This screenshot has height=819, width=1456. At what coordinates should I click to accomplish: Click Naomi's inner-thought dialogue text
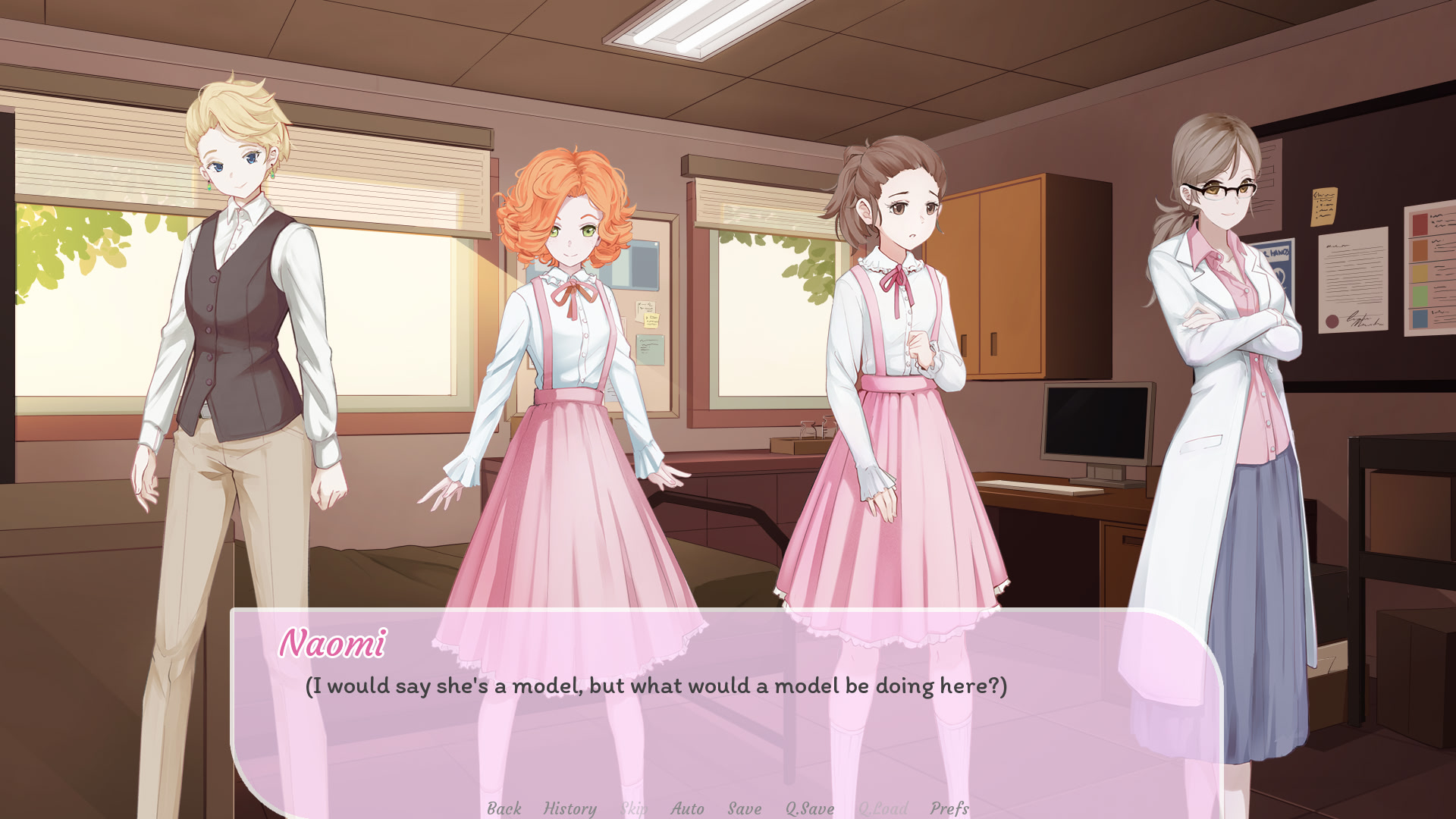coord(656,687)
